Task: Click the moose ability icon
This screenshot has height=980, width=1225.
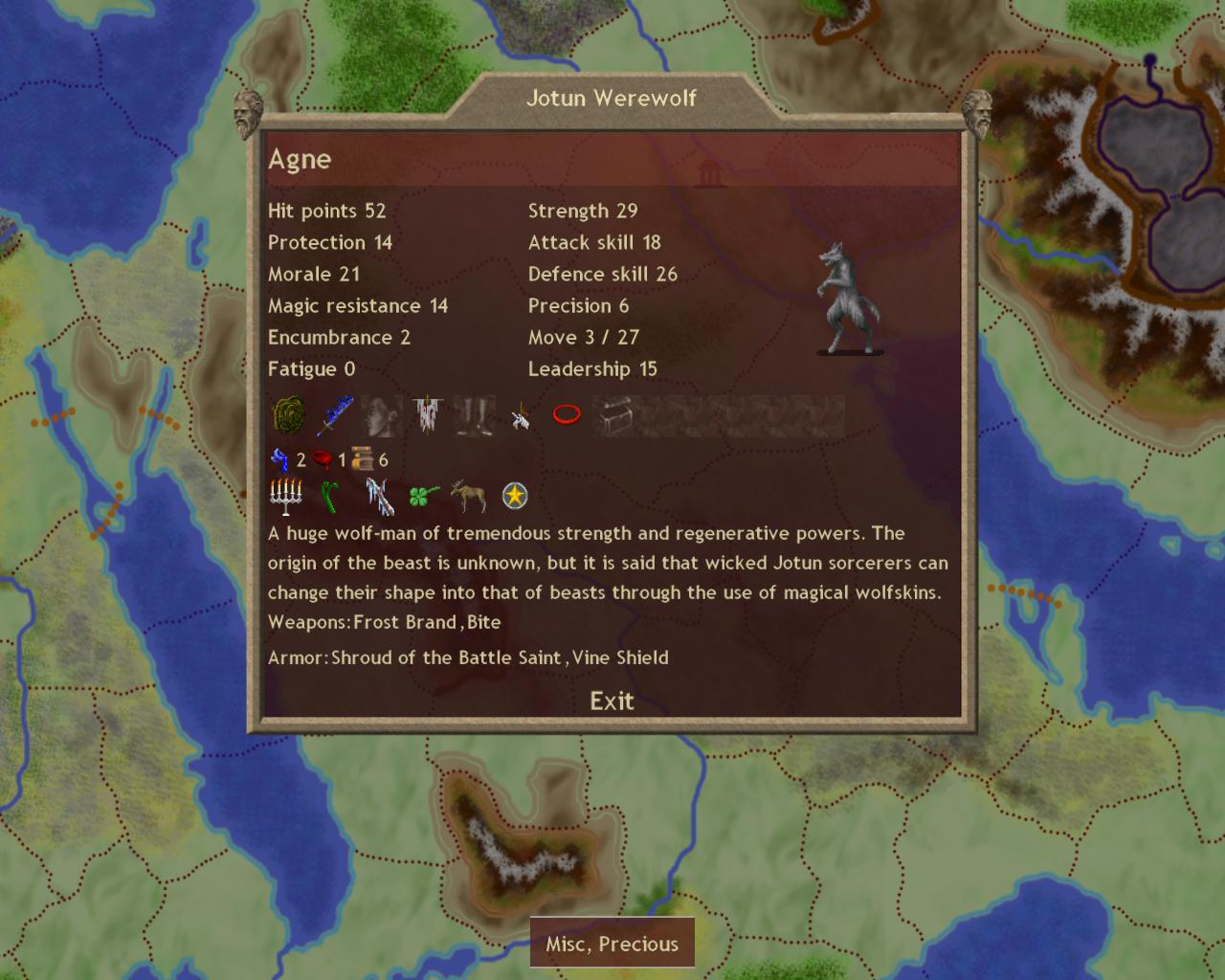Action: pos(469,496)
